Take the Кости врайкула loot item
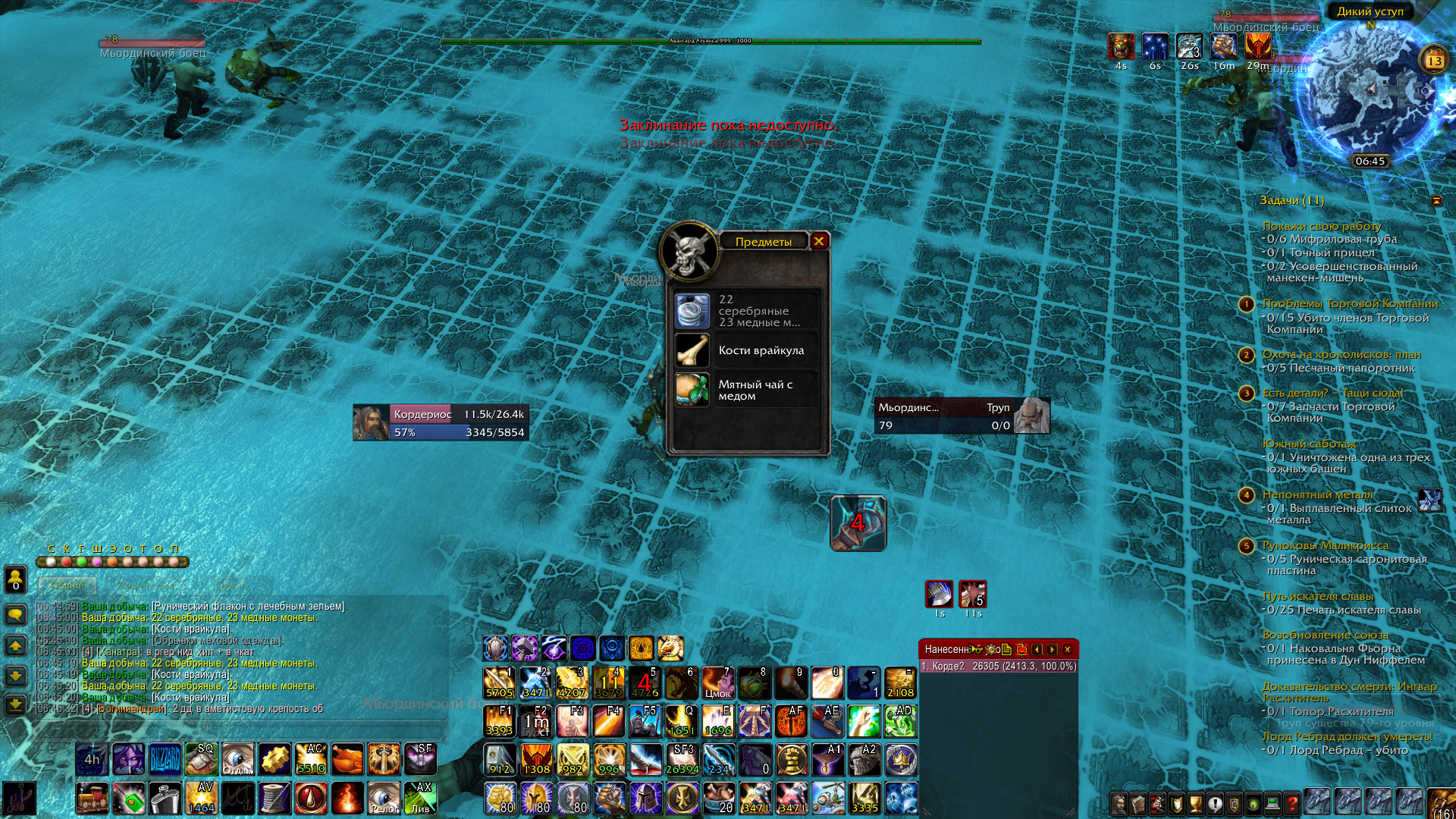1456x819 pixels. pyautogui.click(x=746, y=350)
